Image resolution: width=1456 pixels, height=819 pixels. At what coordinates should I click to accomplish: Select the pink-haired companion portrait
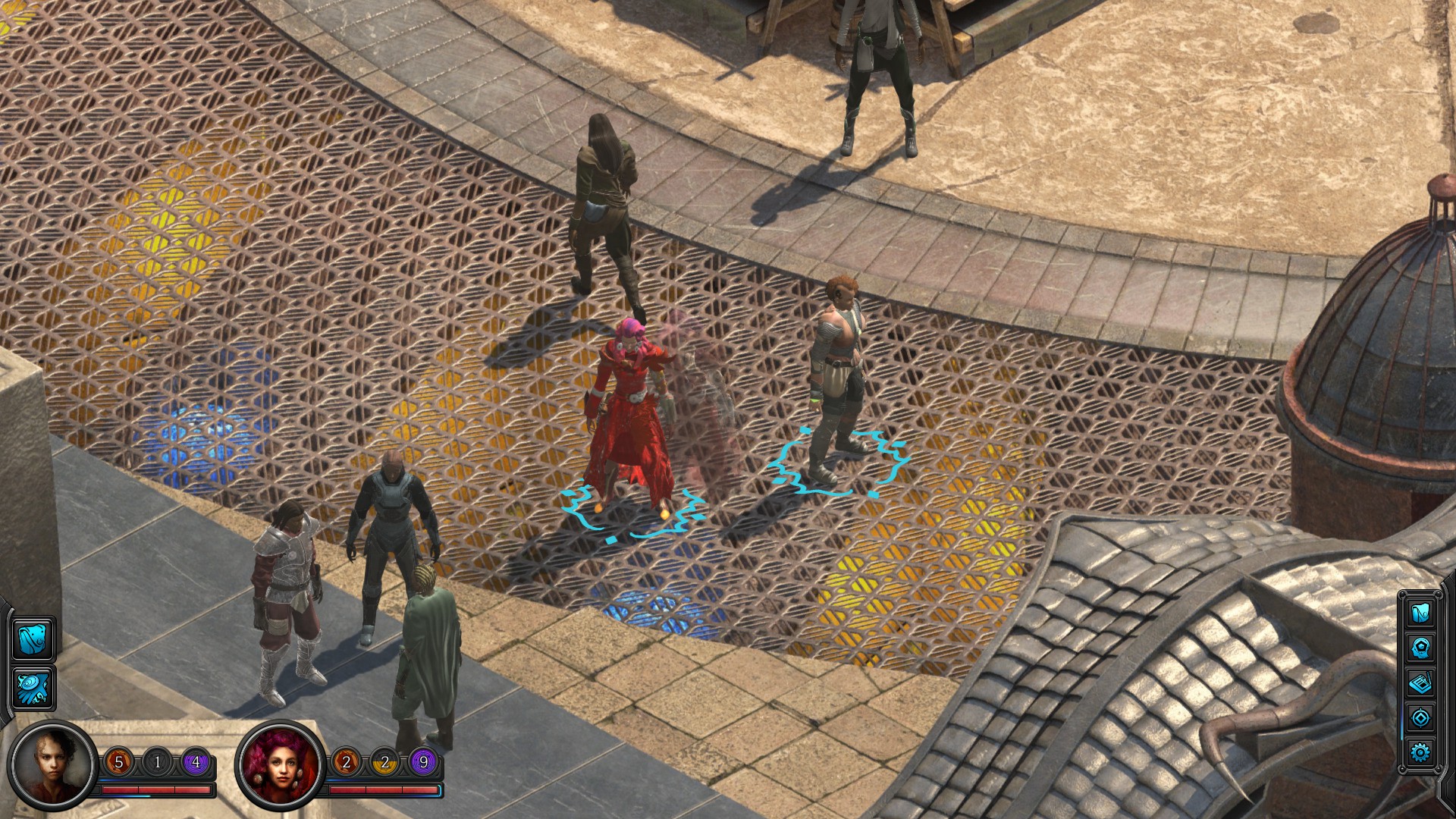point(281,764)
